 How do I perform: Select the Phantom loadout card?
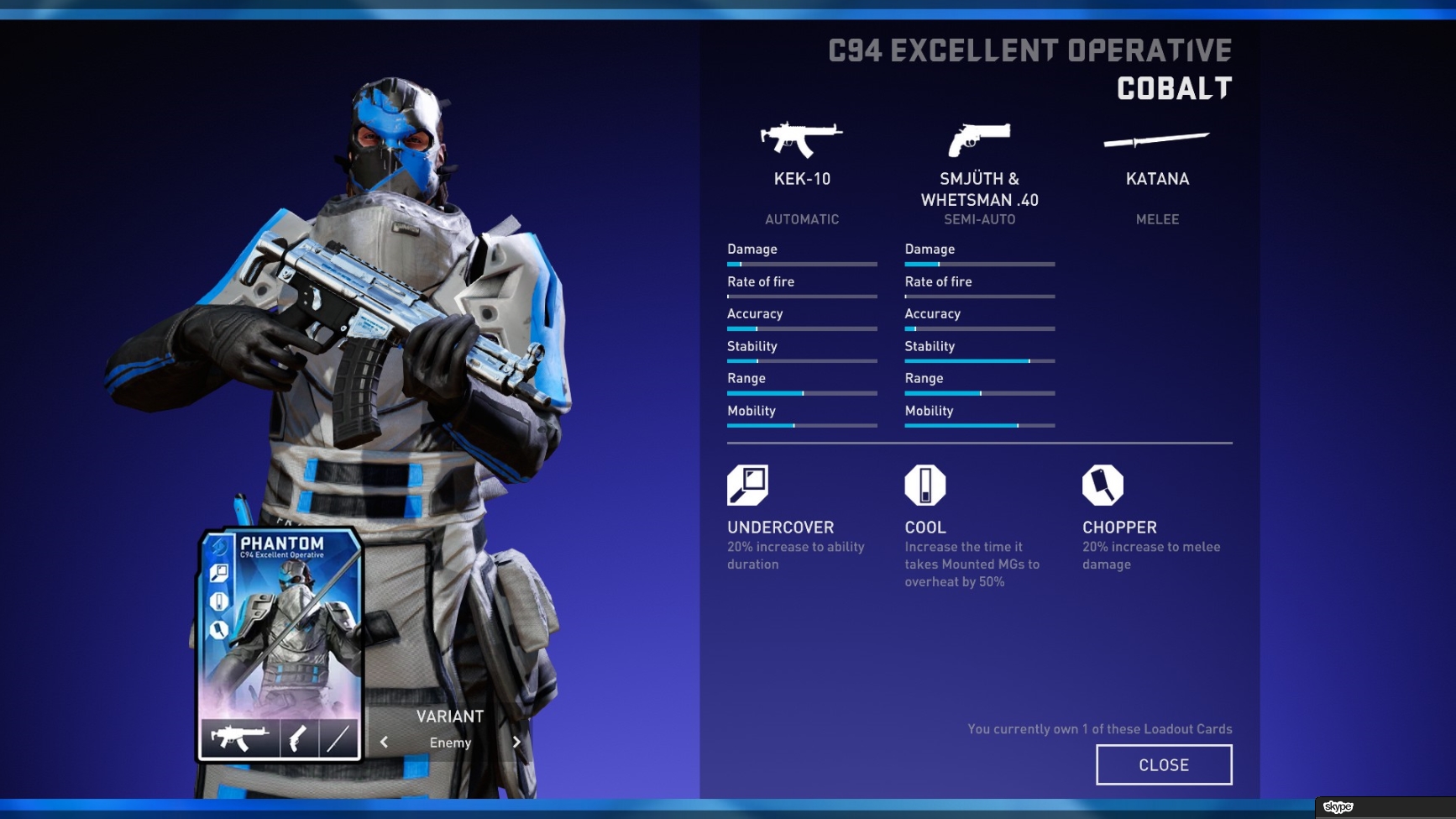click(280, 644)
